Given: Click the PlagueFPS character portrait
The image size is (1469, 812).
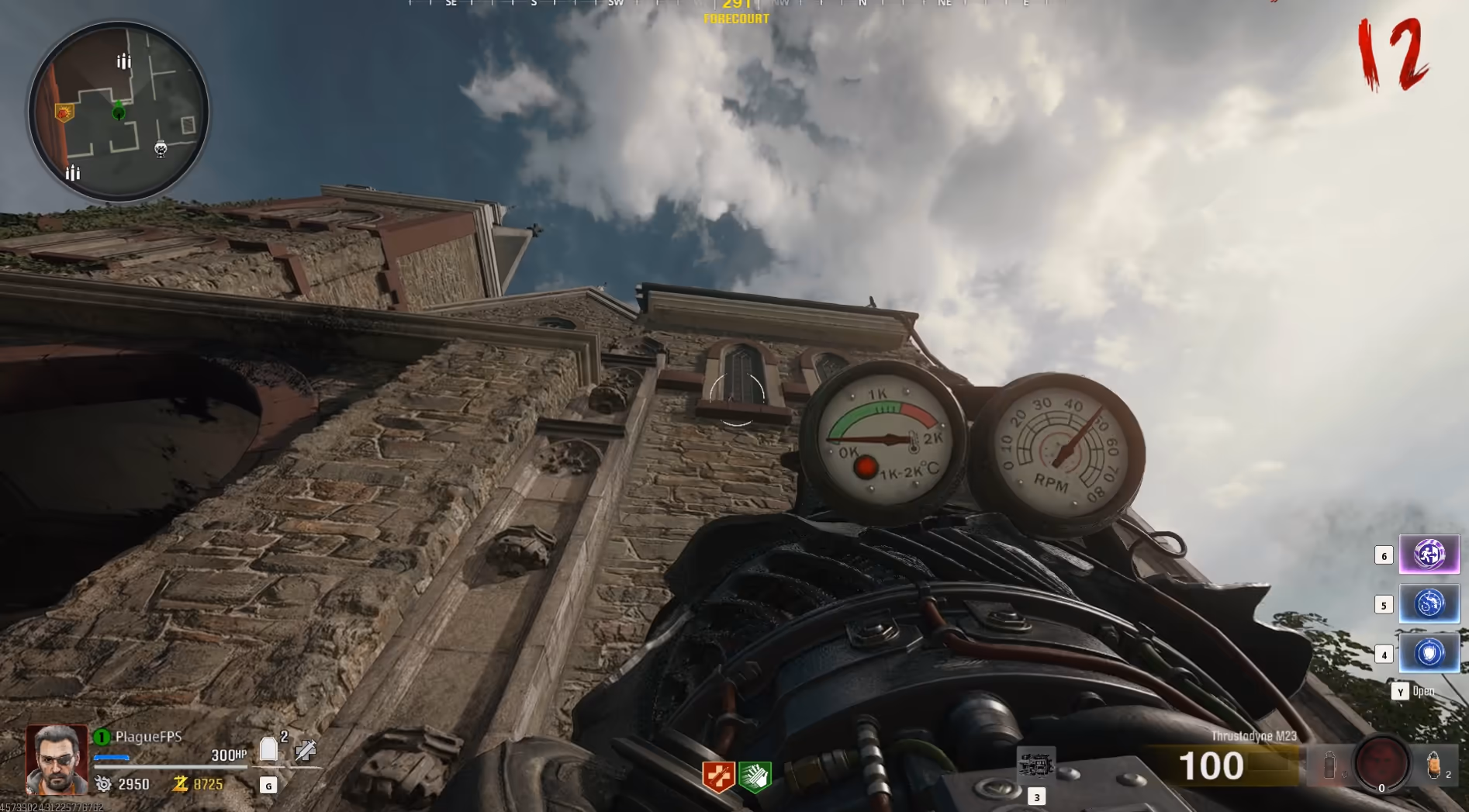Looking at the screenshot, I should 57,759.
